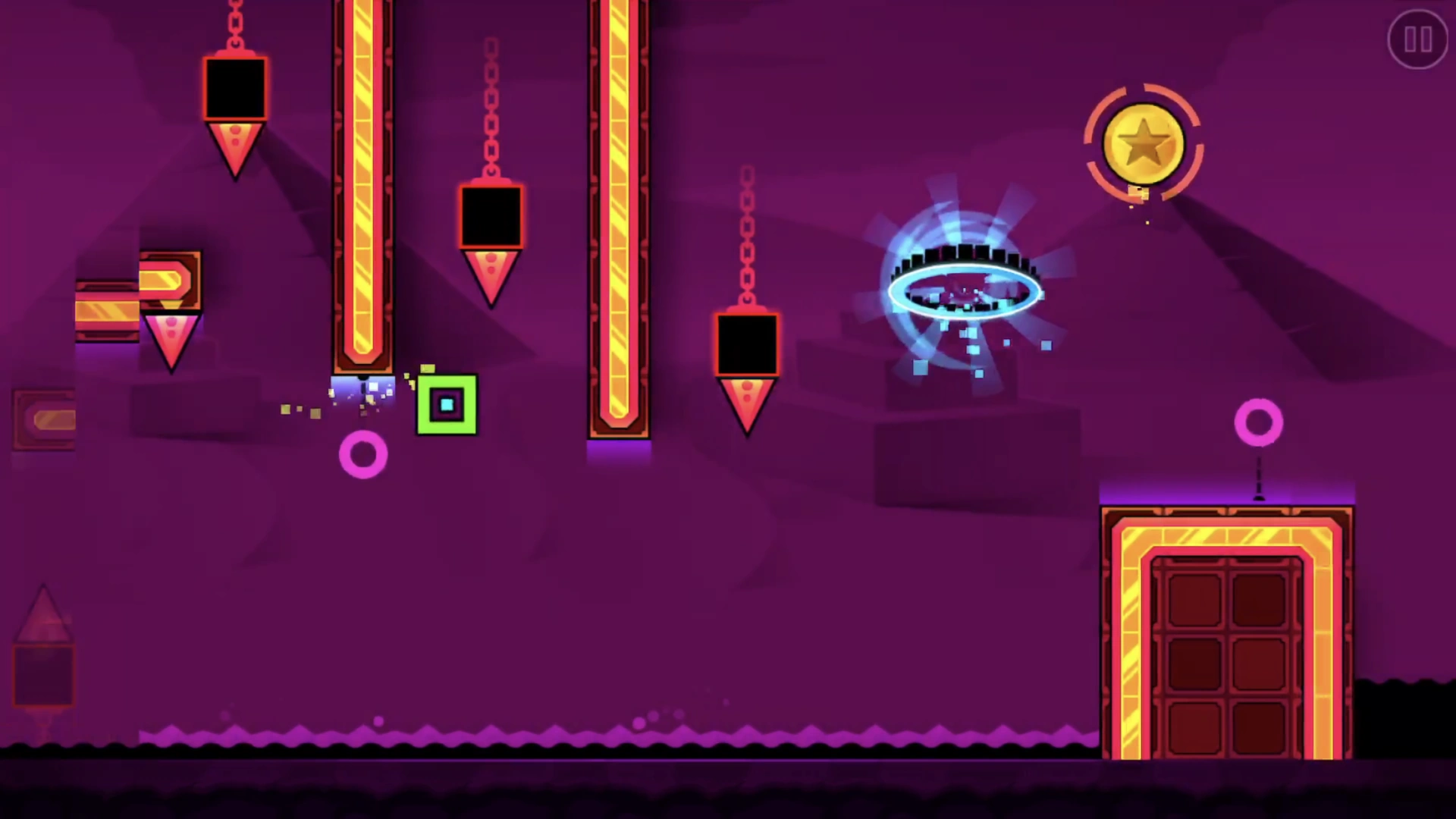Select the small pink ring above the door
1456x819 pixels.
pos(1259,421)
